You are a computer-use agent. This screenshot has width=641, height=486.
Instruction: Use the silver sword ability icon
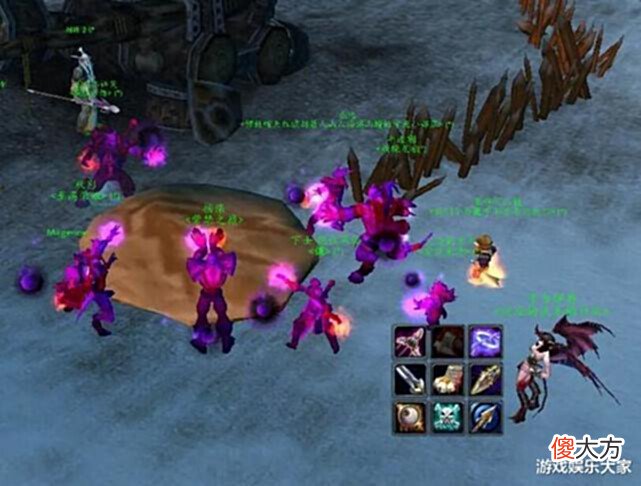[411, 379]
